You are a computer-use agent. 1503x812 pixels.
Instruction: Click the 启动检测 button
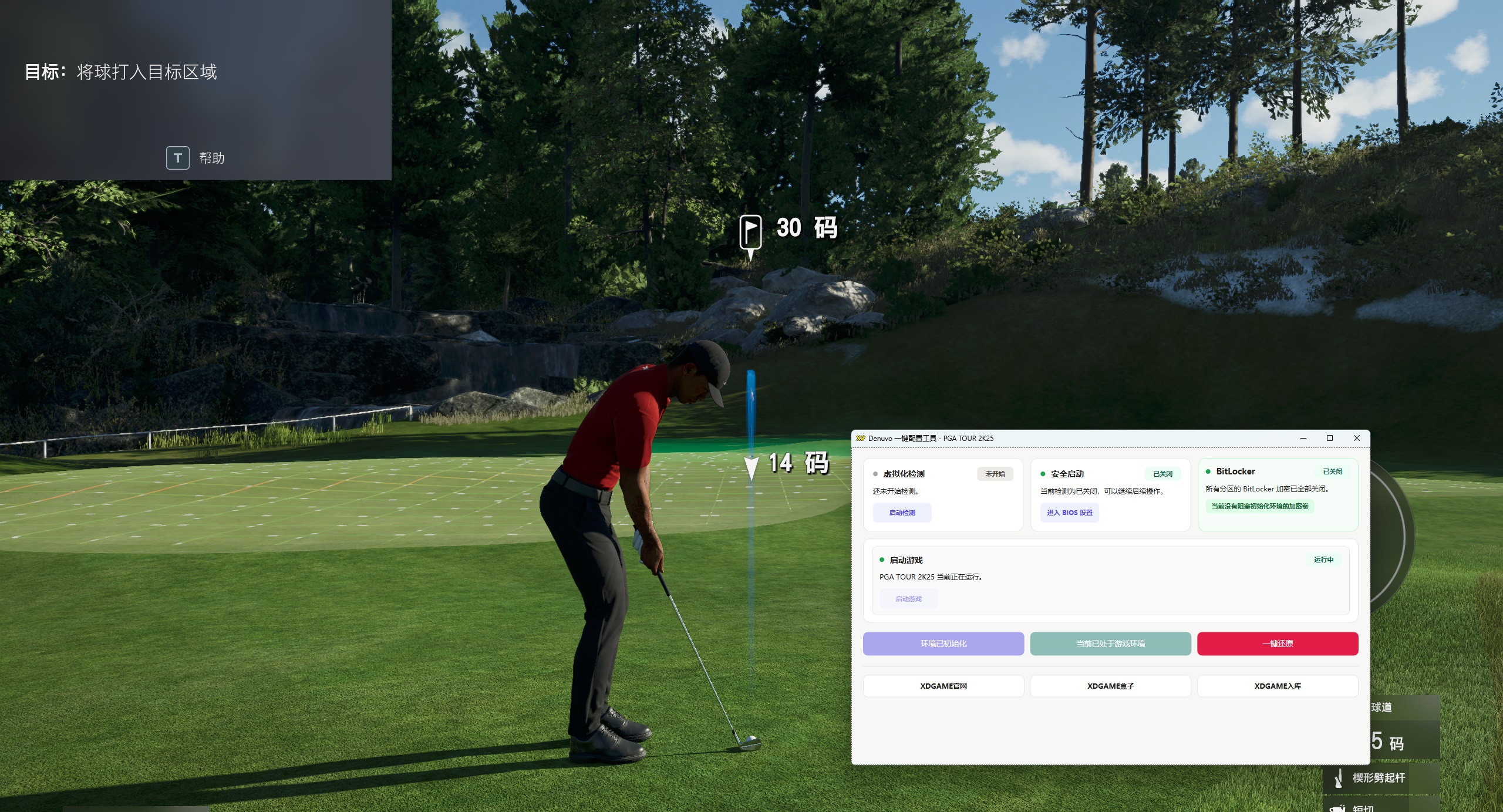[902, 513]
